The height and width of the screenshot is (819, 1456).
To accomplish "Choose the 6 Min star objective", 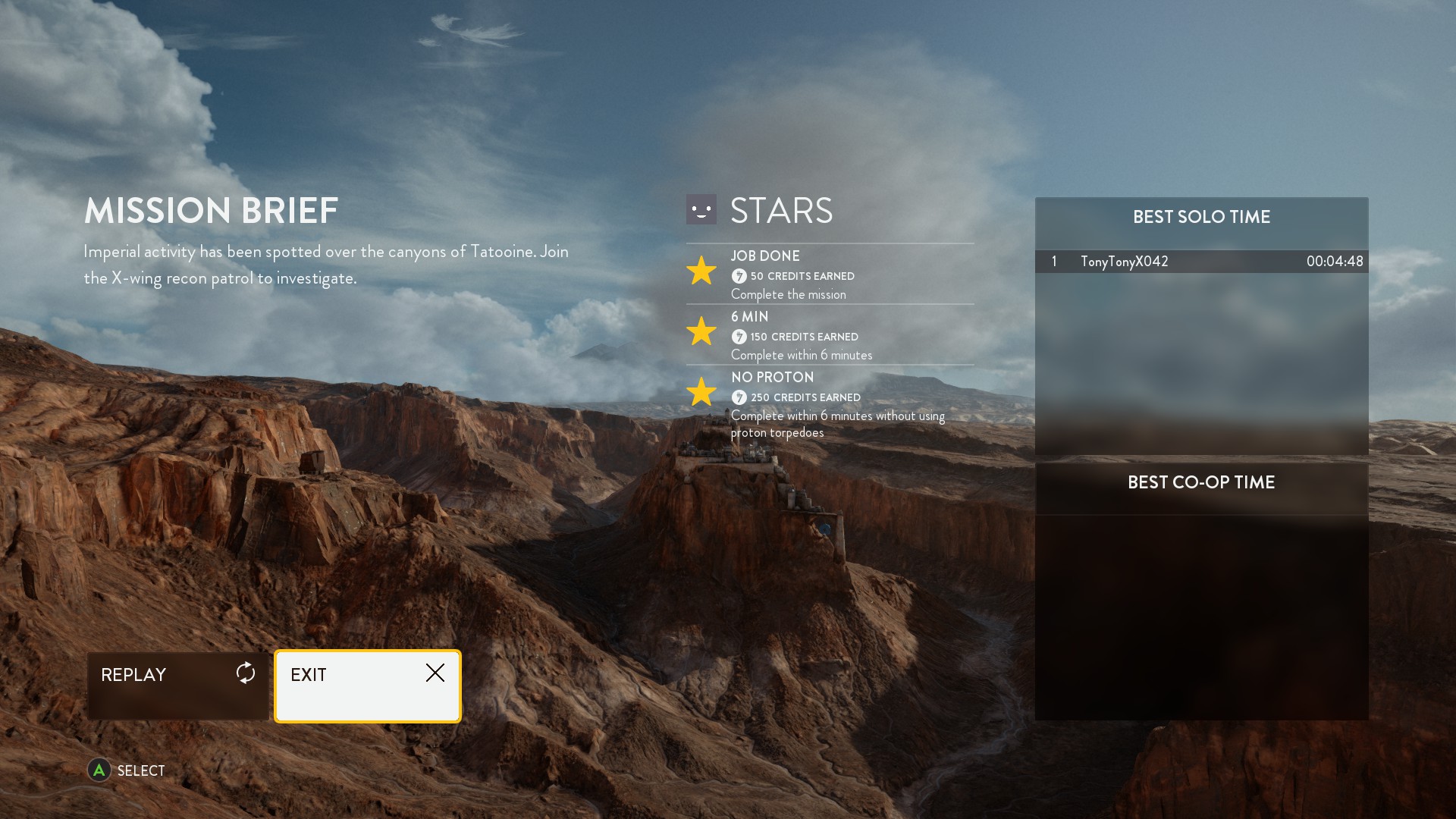I will pyautogui.click(x=830, y=335).
